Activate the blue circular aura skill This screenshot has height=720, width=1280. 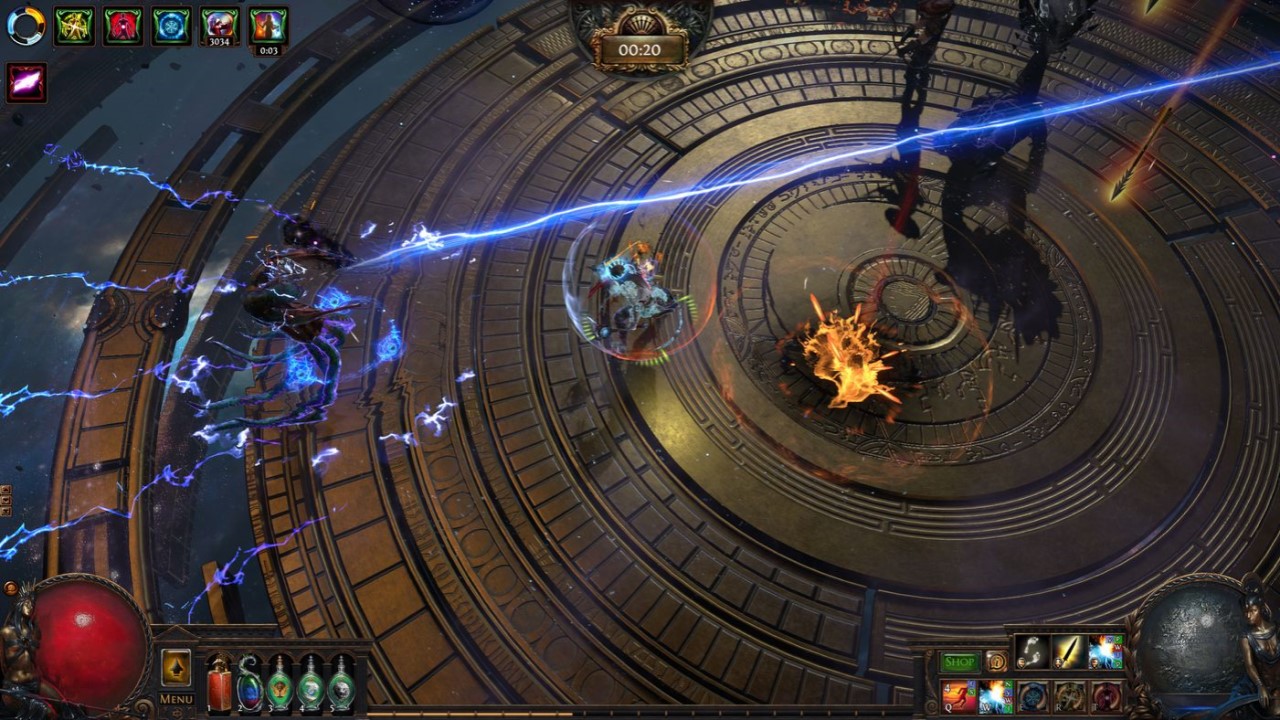1032,696
